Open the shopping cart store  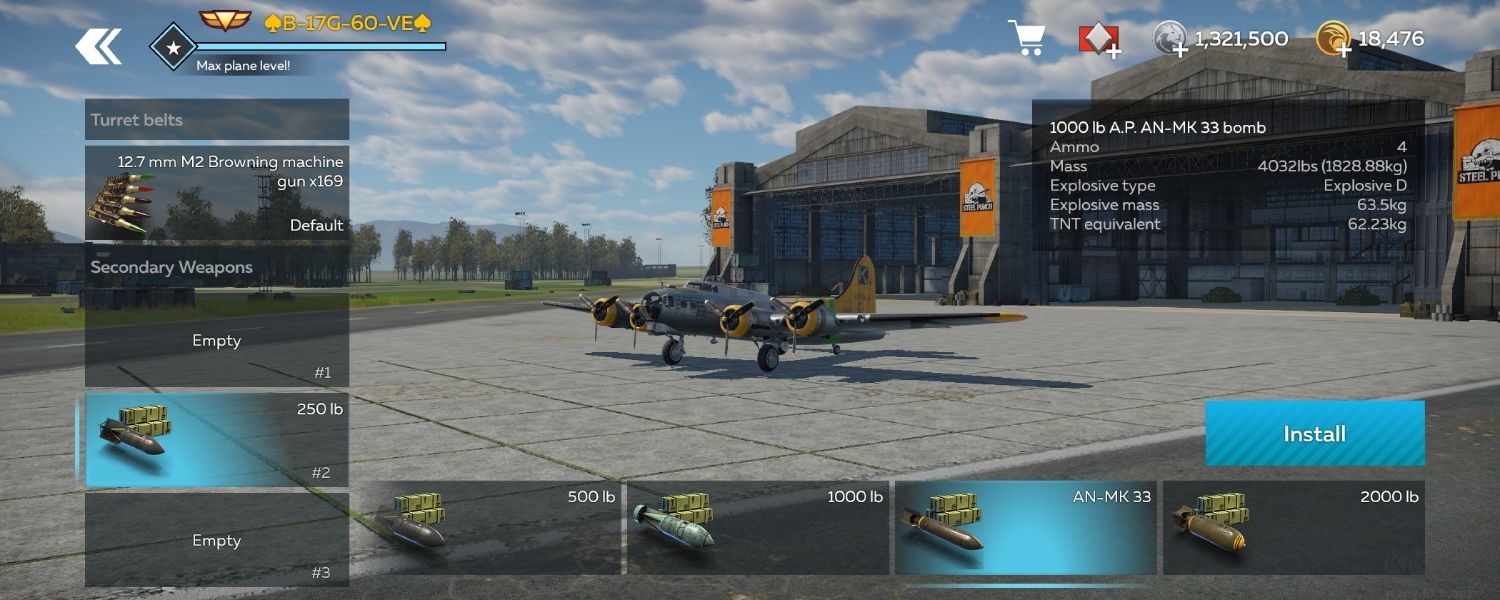coord(1027,39)
